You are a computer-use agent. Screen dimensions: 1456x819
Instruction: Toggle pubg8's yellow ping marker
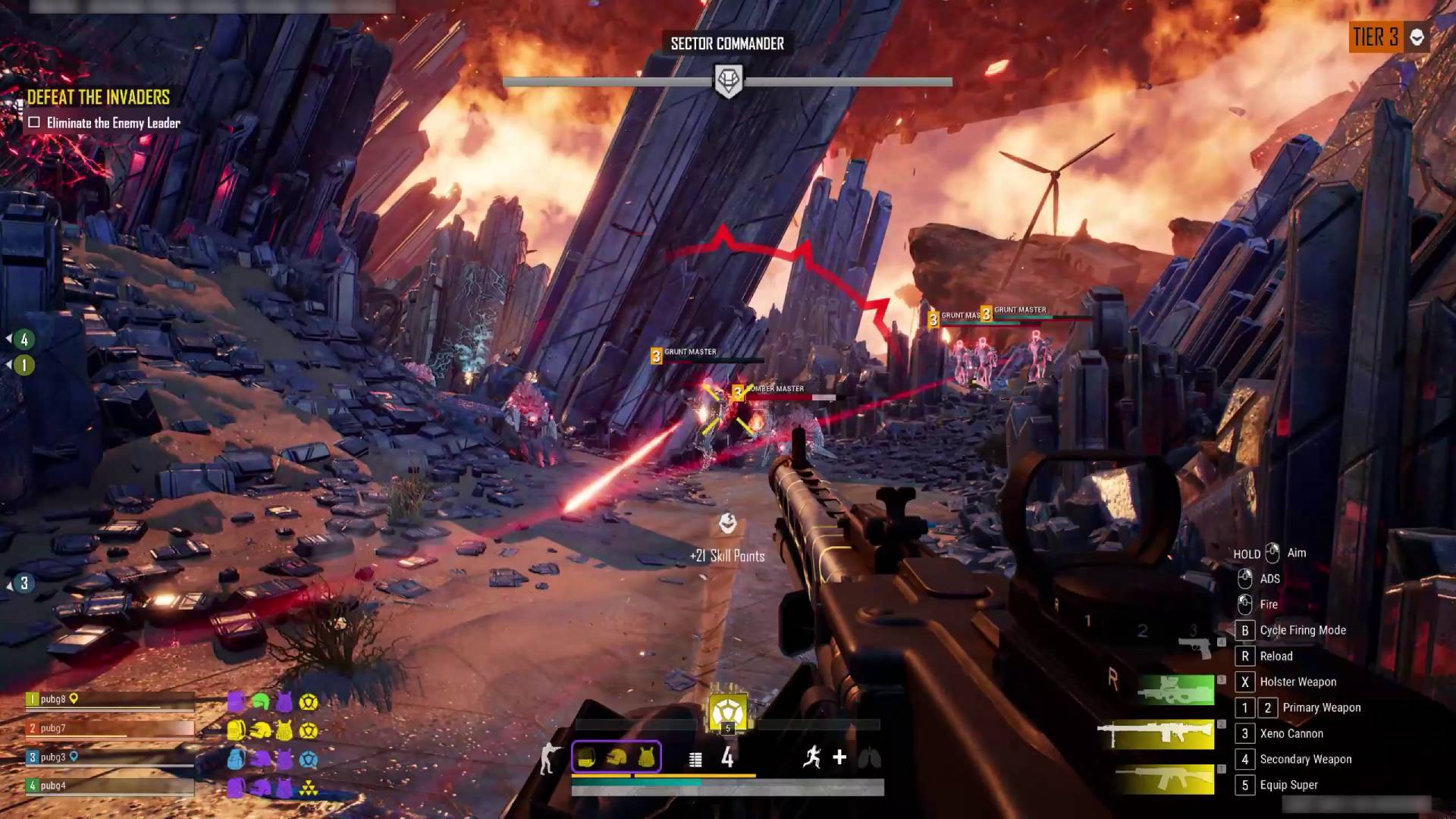[x=74, y=698]
